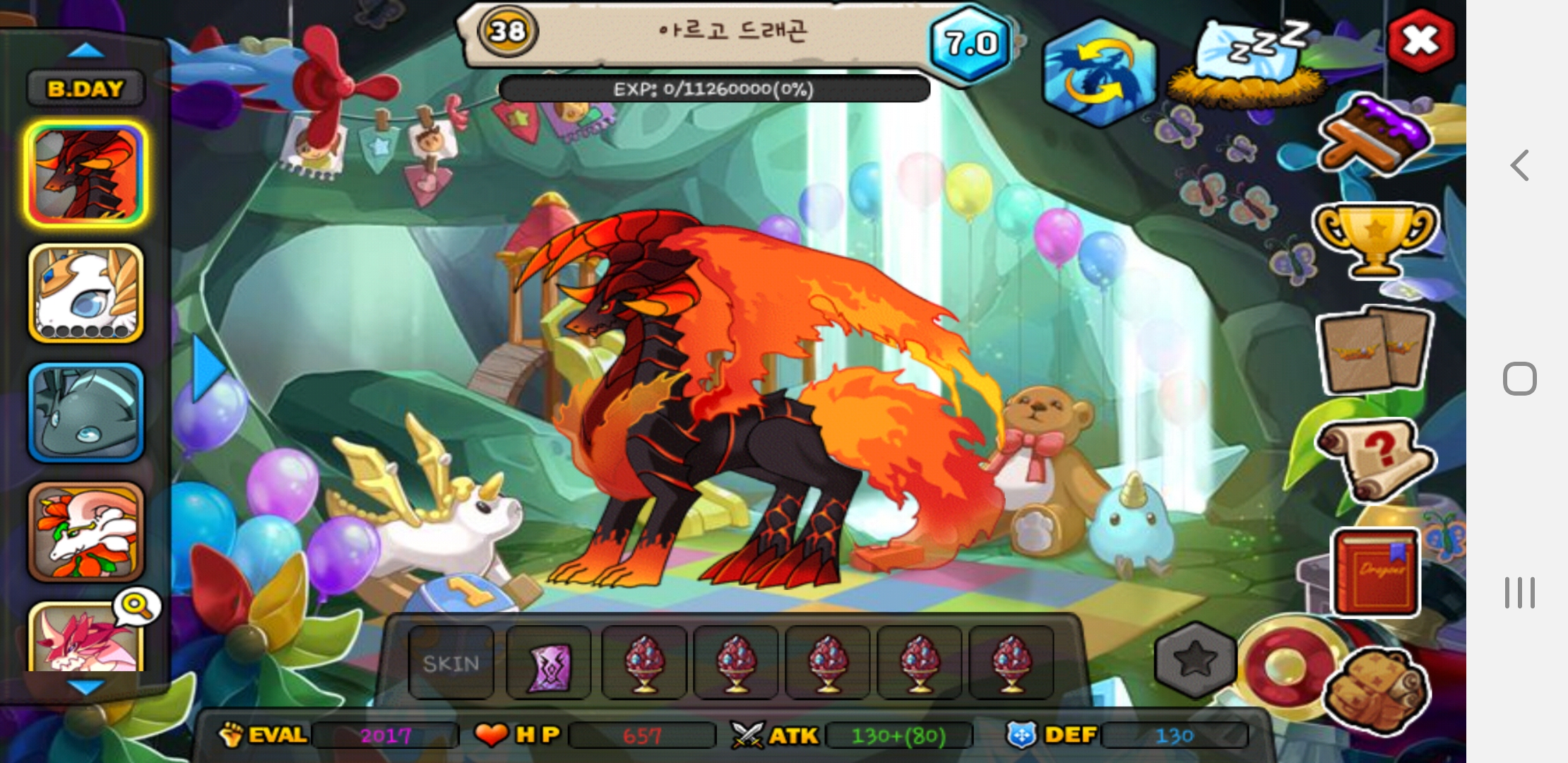This screenshot has height=763, width=1568.
Task: View the gold trophy achievements
Action: [x=1374, y=239]
